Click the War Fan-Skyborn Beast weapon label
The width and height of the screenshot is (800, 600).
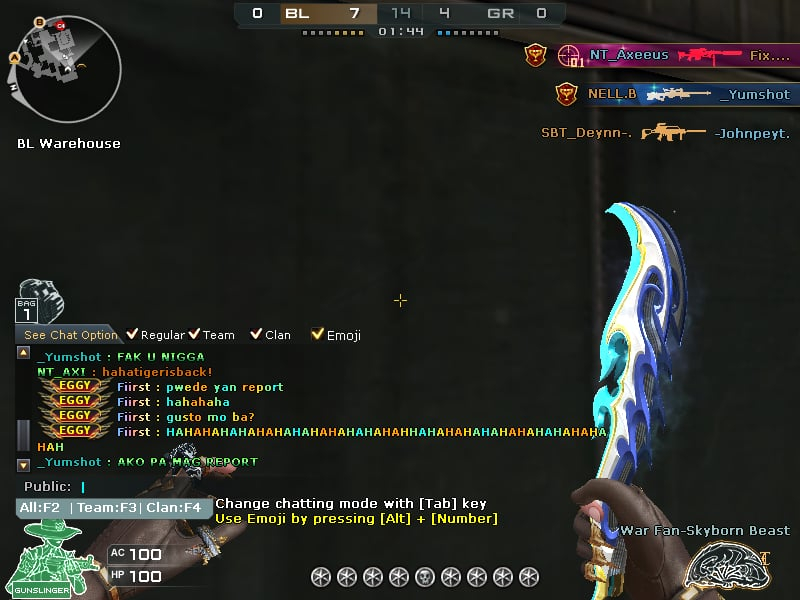(704, 531)
